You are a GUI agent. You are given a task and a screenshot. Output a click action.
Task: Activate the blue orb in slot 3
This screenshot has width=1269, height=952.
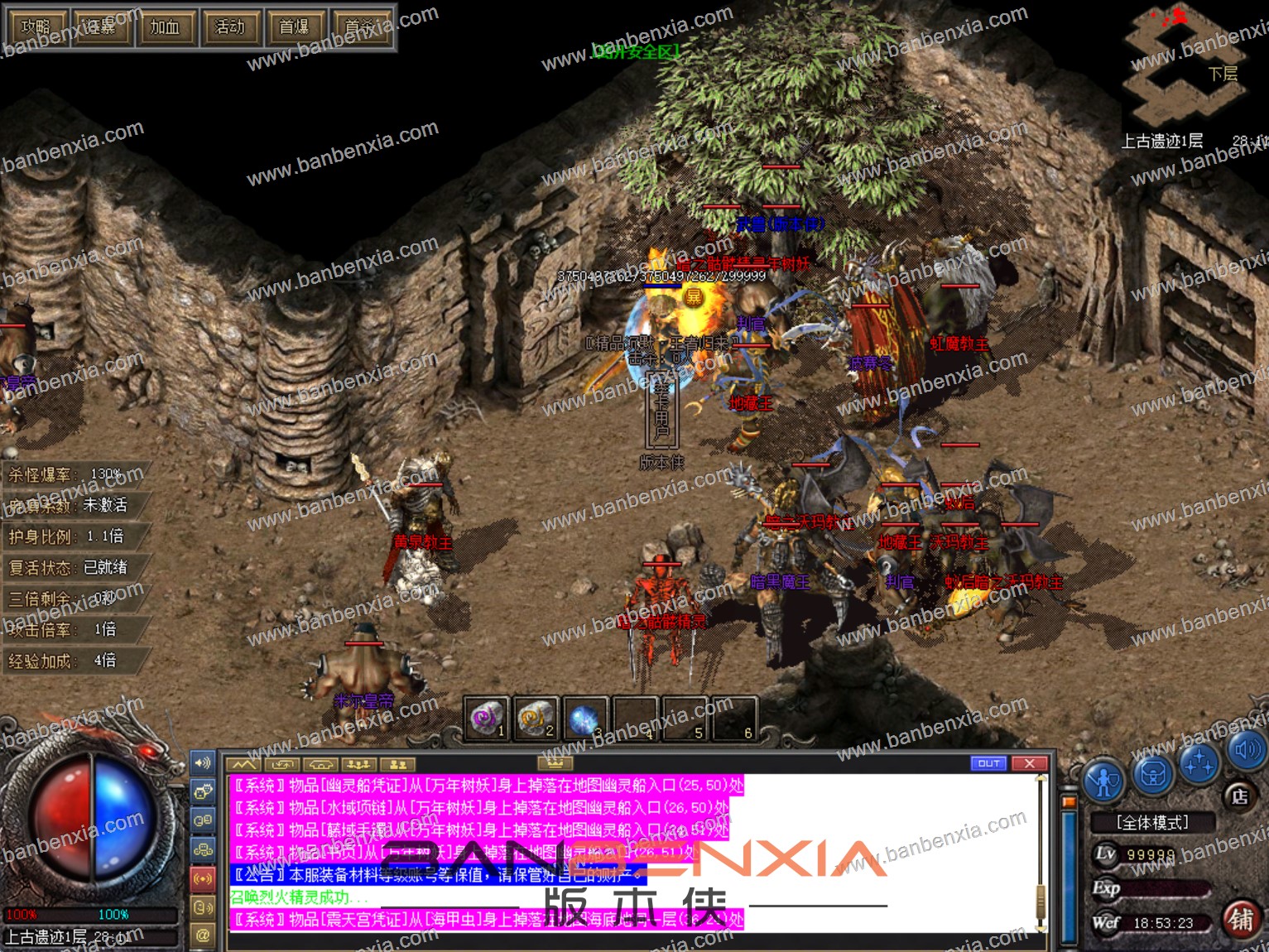[x=584, y=719]
